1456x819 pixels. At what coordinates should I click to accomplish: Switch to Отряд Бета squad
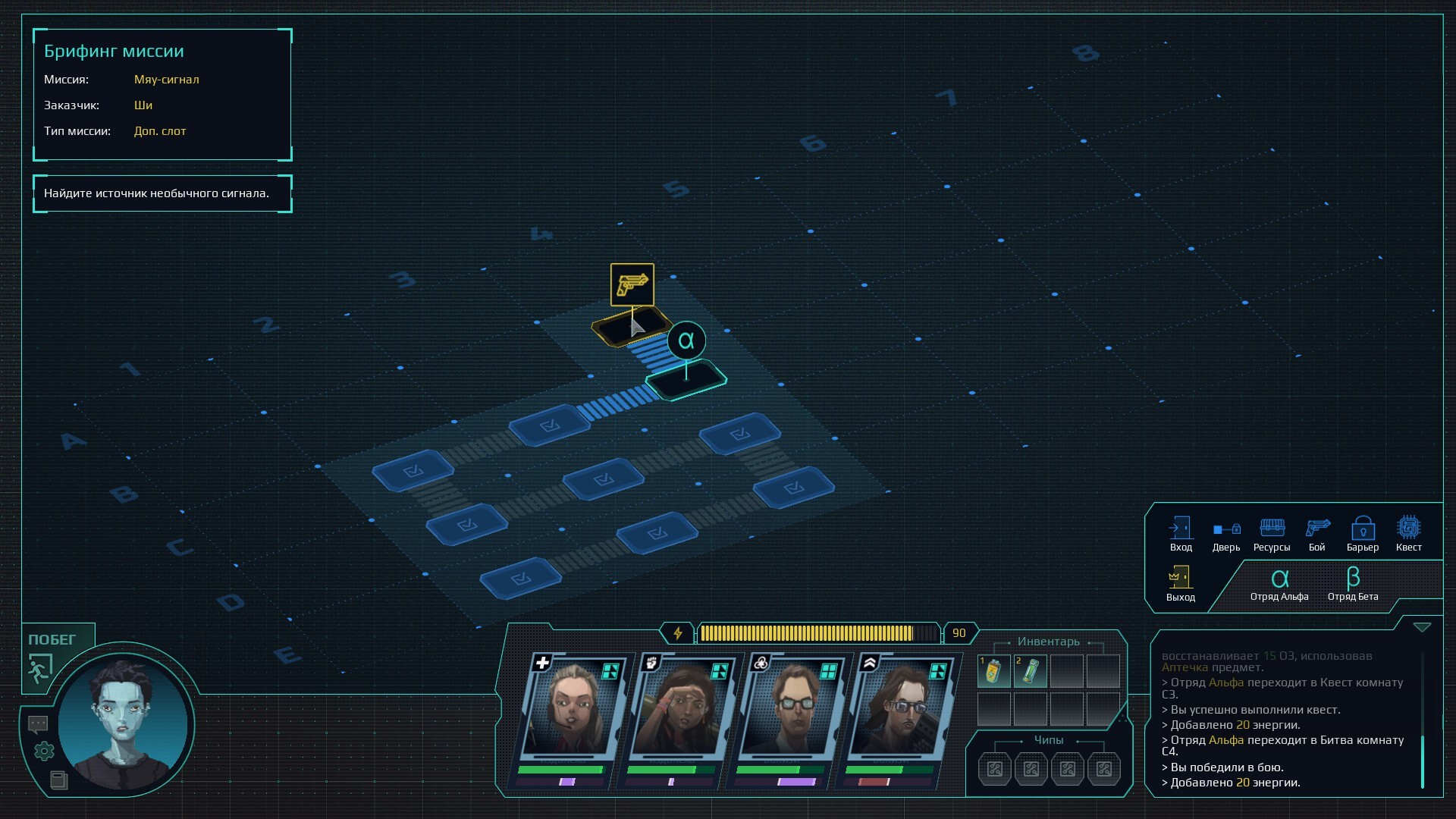click(x=1353, y=585)
